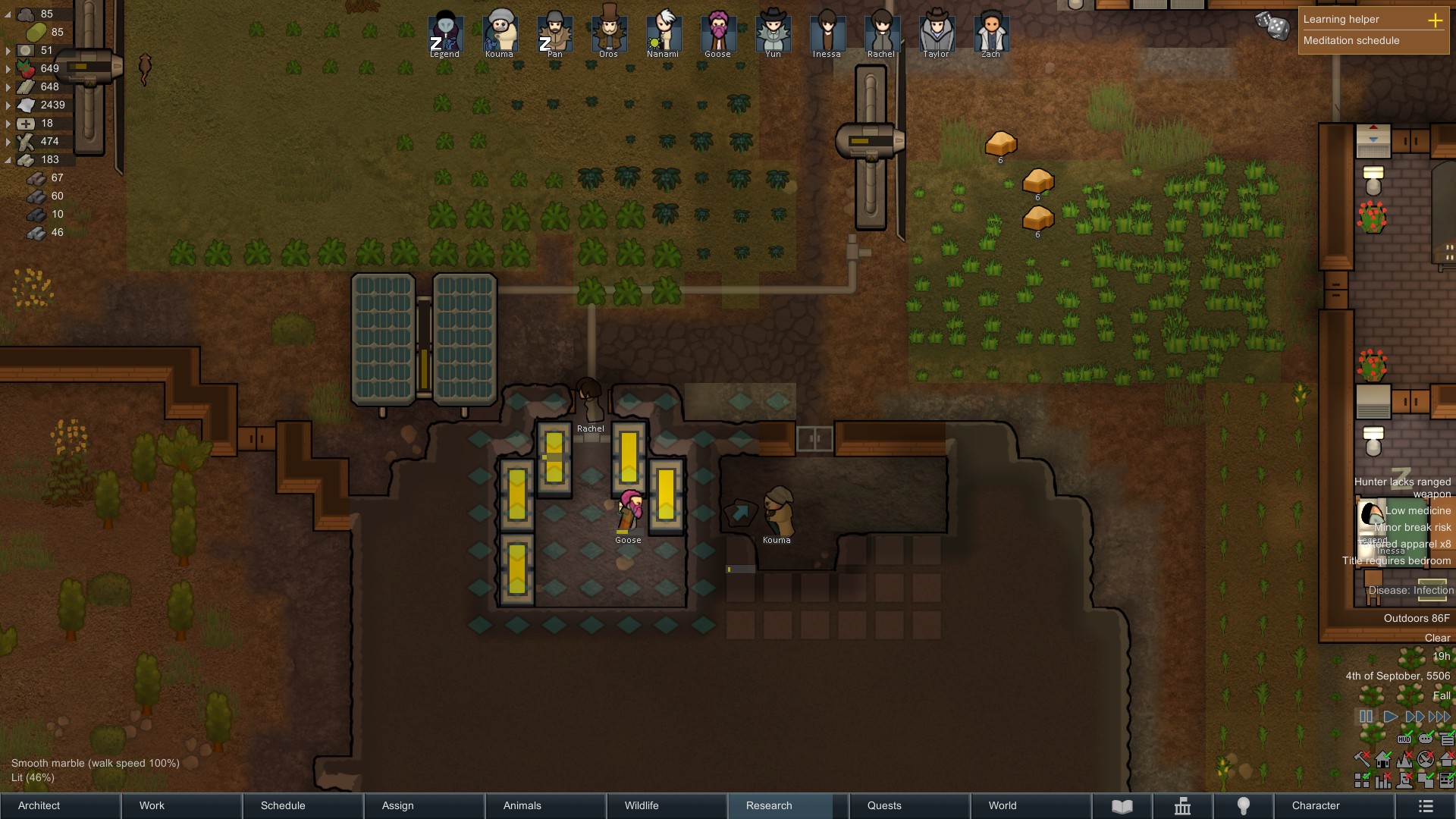Expand the Learning helper with plus icon

(x=1436, y=20)
